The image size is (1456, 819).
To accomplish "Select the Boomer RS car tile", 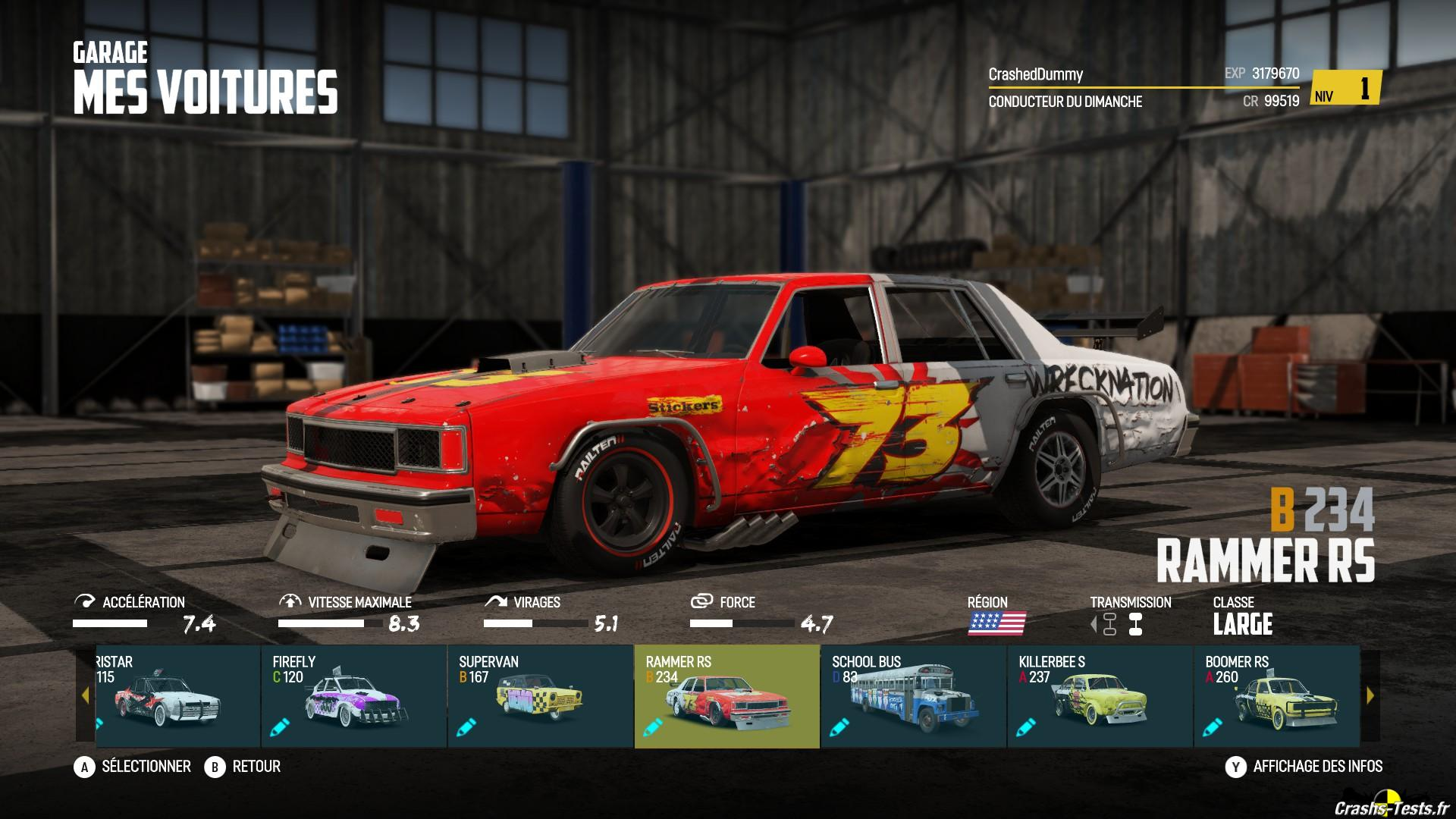I will tap(1276, 696).
